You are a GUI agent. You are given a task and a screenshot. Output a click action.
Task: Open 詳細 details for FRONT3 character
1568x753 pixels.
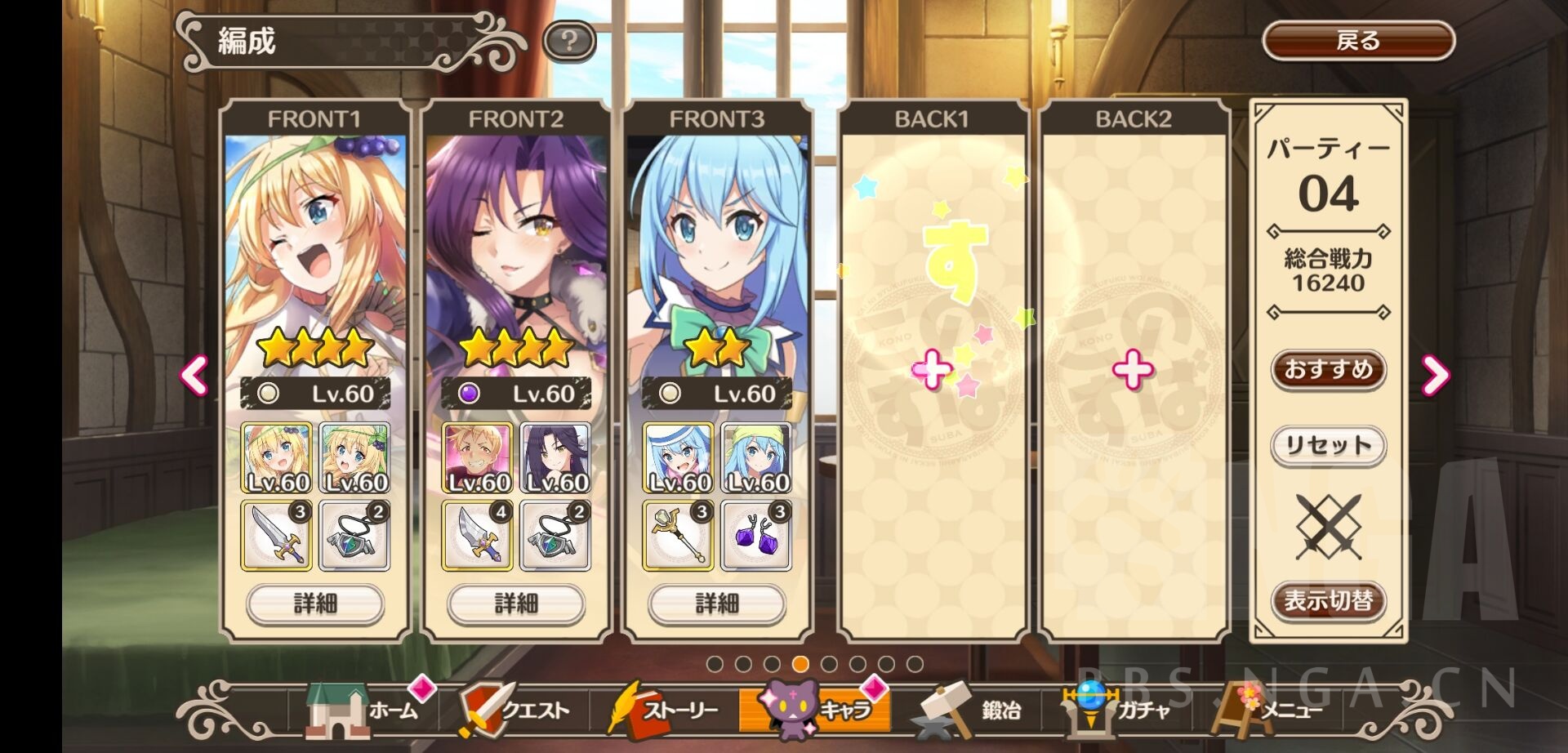717,604
